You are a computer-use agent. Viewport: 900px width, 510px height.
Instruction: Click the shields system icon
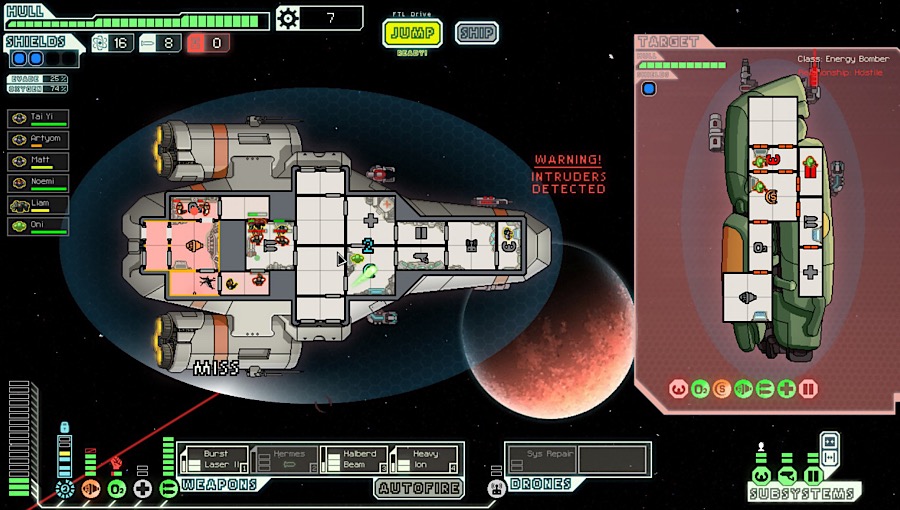tap(66, 489)
